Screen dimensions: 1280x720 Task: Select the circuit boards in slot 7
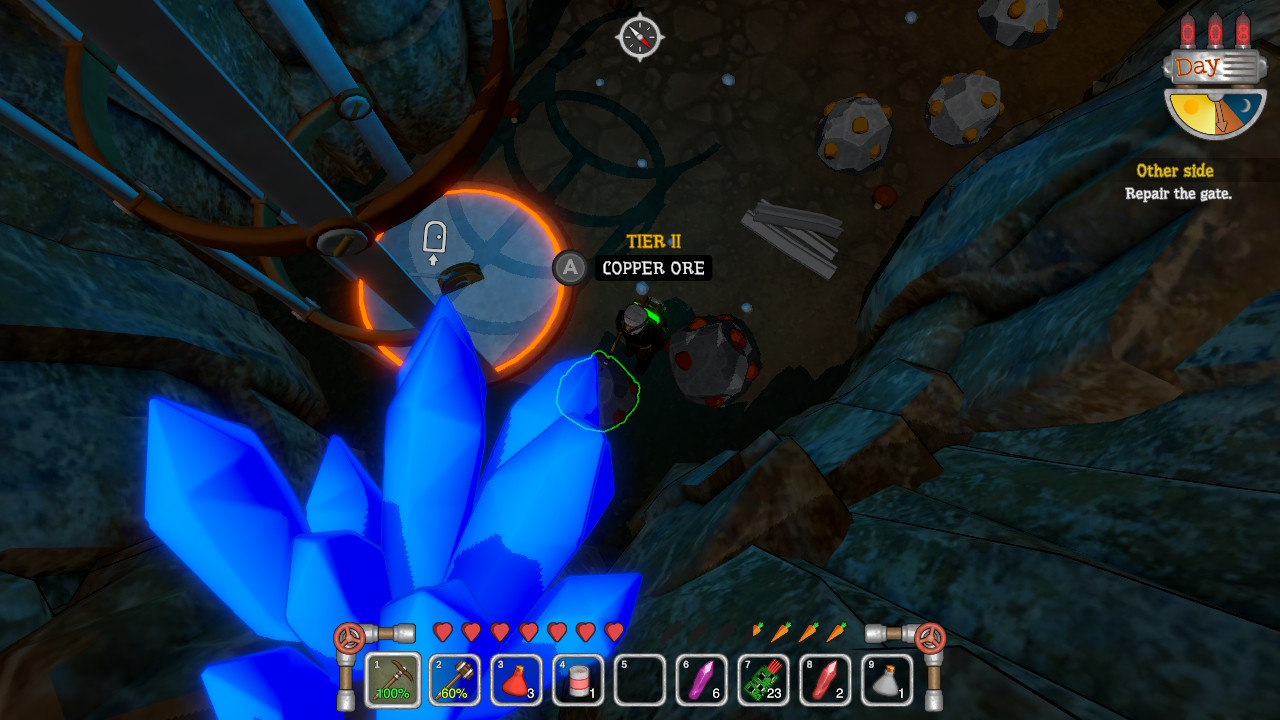[763, 680]
